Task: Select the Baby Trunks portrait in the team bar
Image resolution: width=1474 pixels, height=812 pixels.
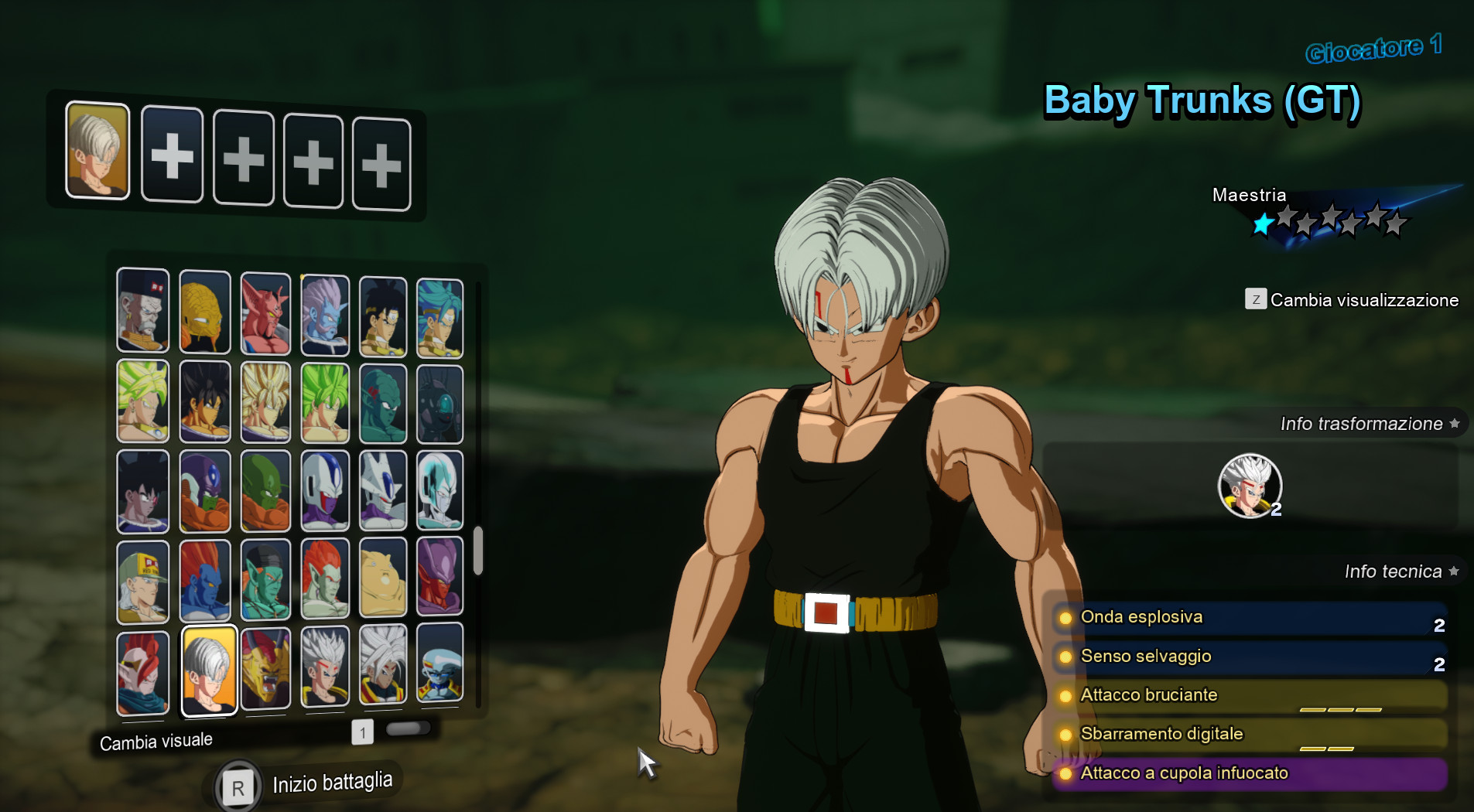Action: pyautogui.click(x=97, y=154)
